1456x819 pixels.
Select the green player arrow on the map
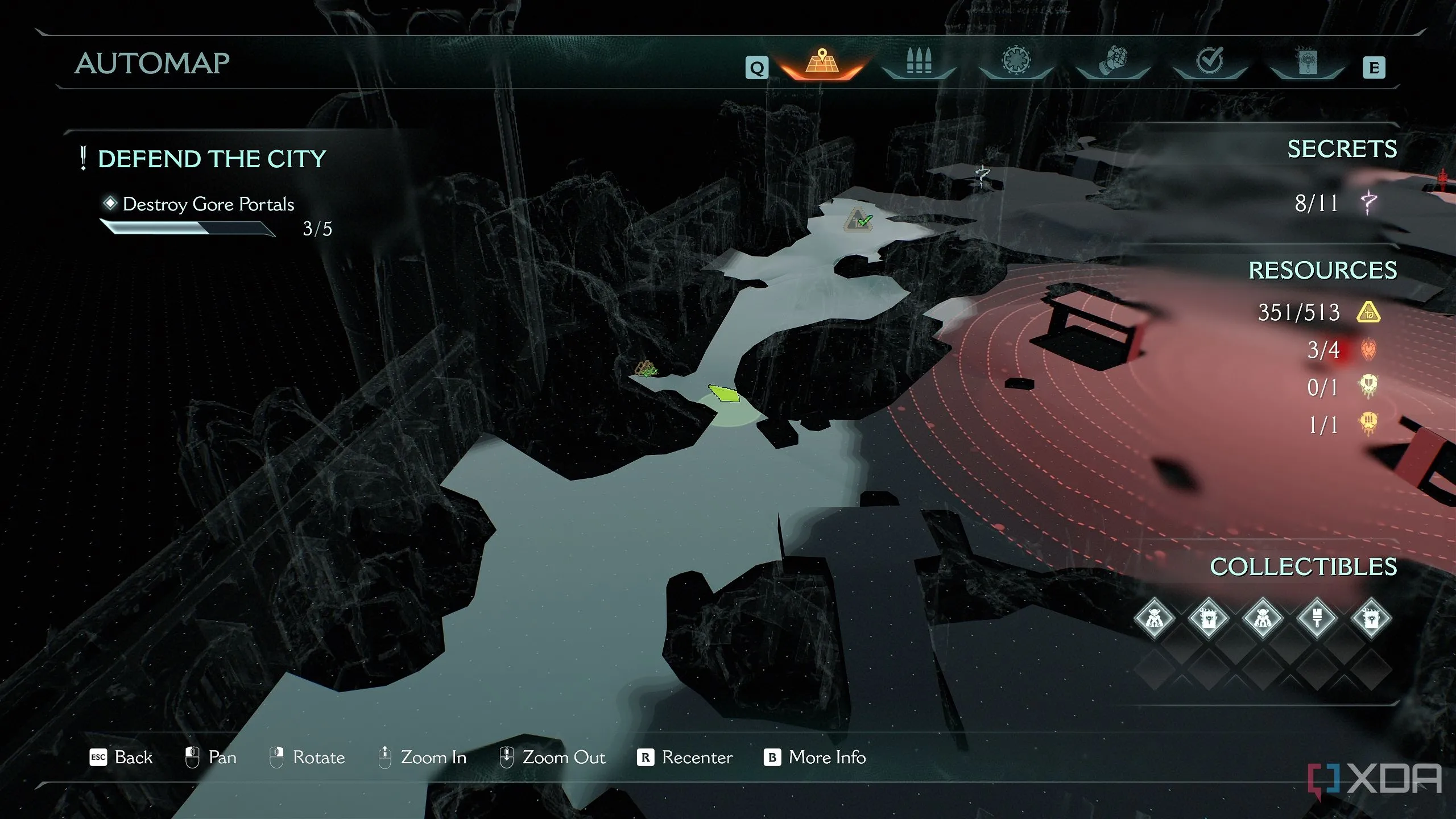[723, 394]
